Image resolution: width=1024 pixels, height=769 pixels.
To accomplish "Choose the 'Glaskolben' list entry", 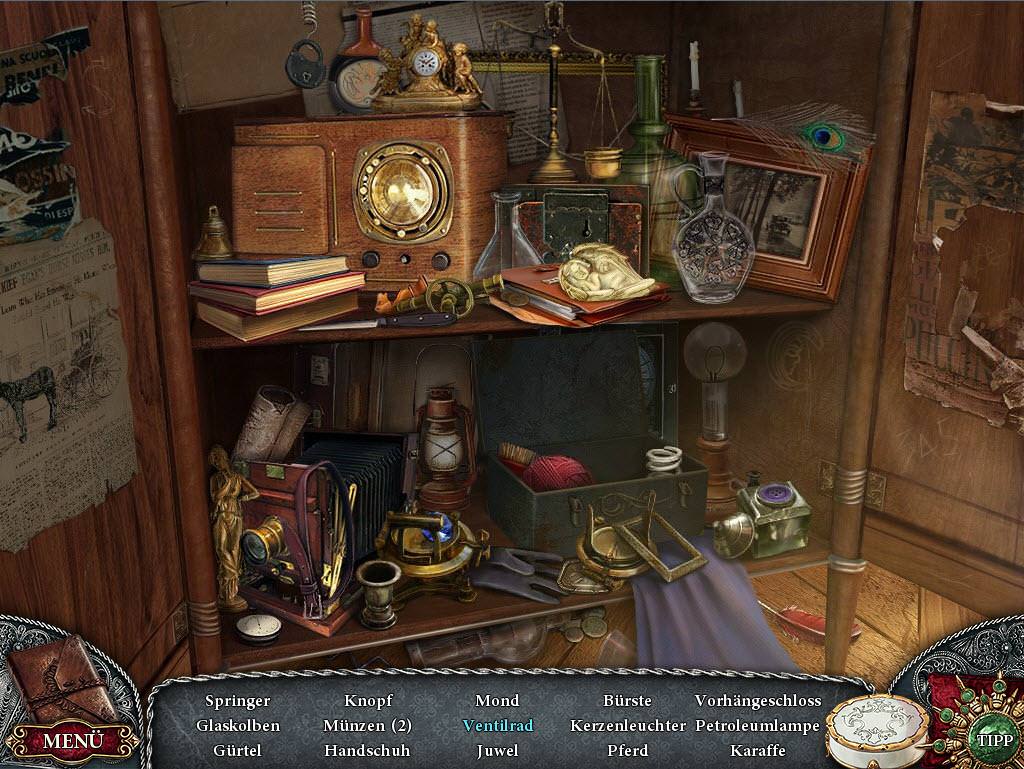I will coord(237,725).
